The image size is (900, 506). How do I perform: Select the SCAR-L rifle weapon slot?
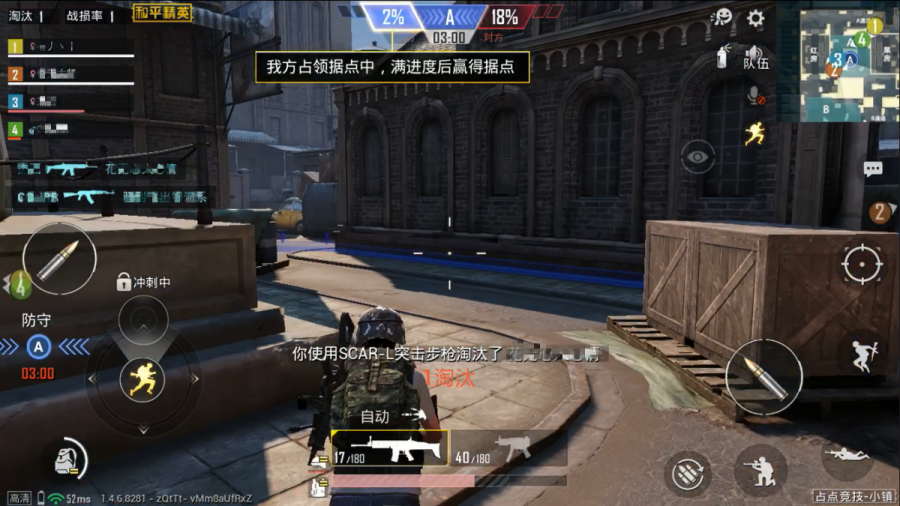(x=390, y=448)
